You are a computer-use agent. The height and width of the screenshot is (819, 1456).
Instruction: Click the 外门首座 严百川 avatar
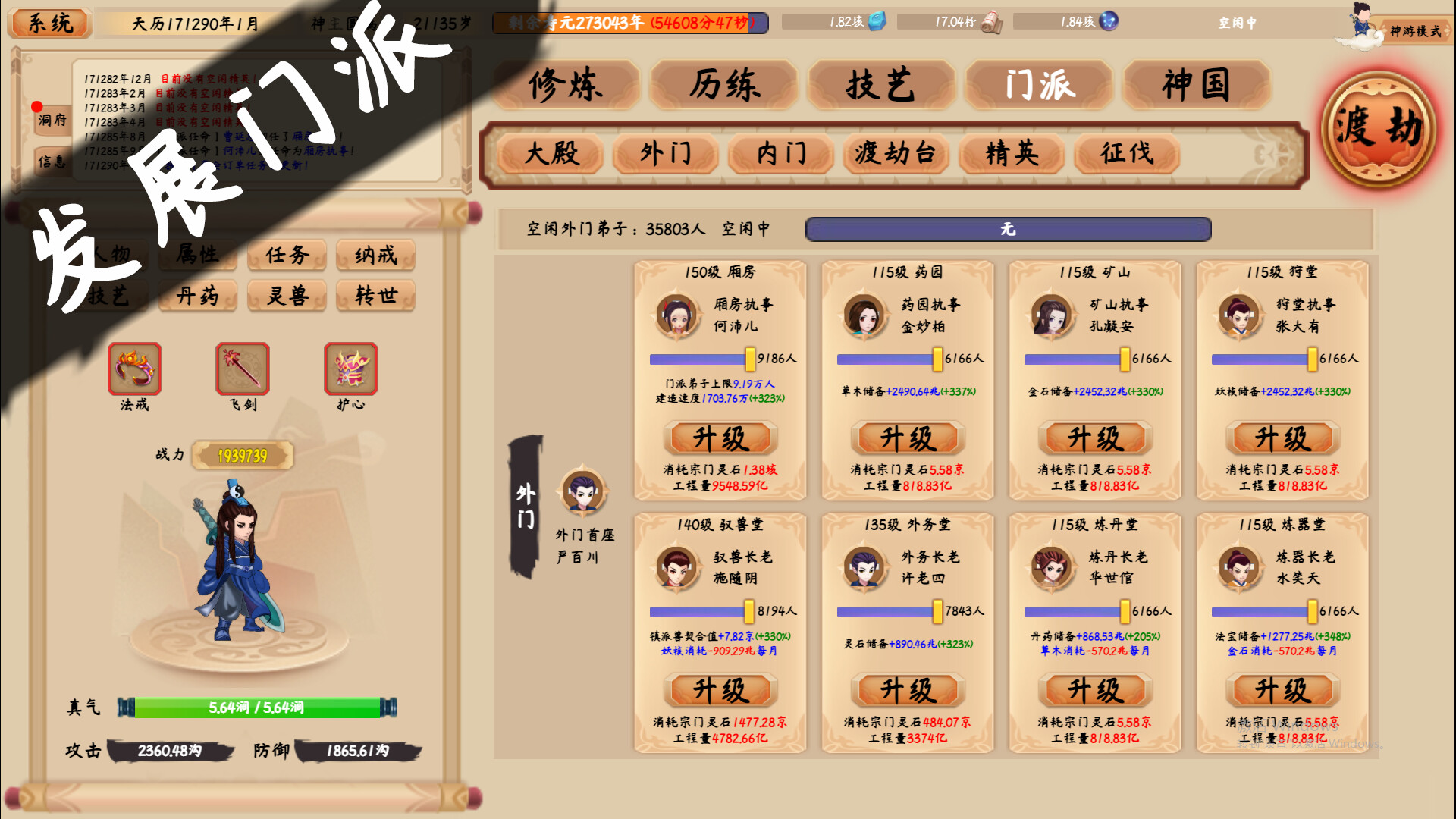[x=584, y=493]
